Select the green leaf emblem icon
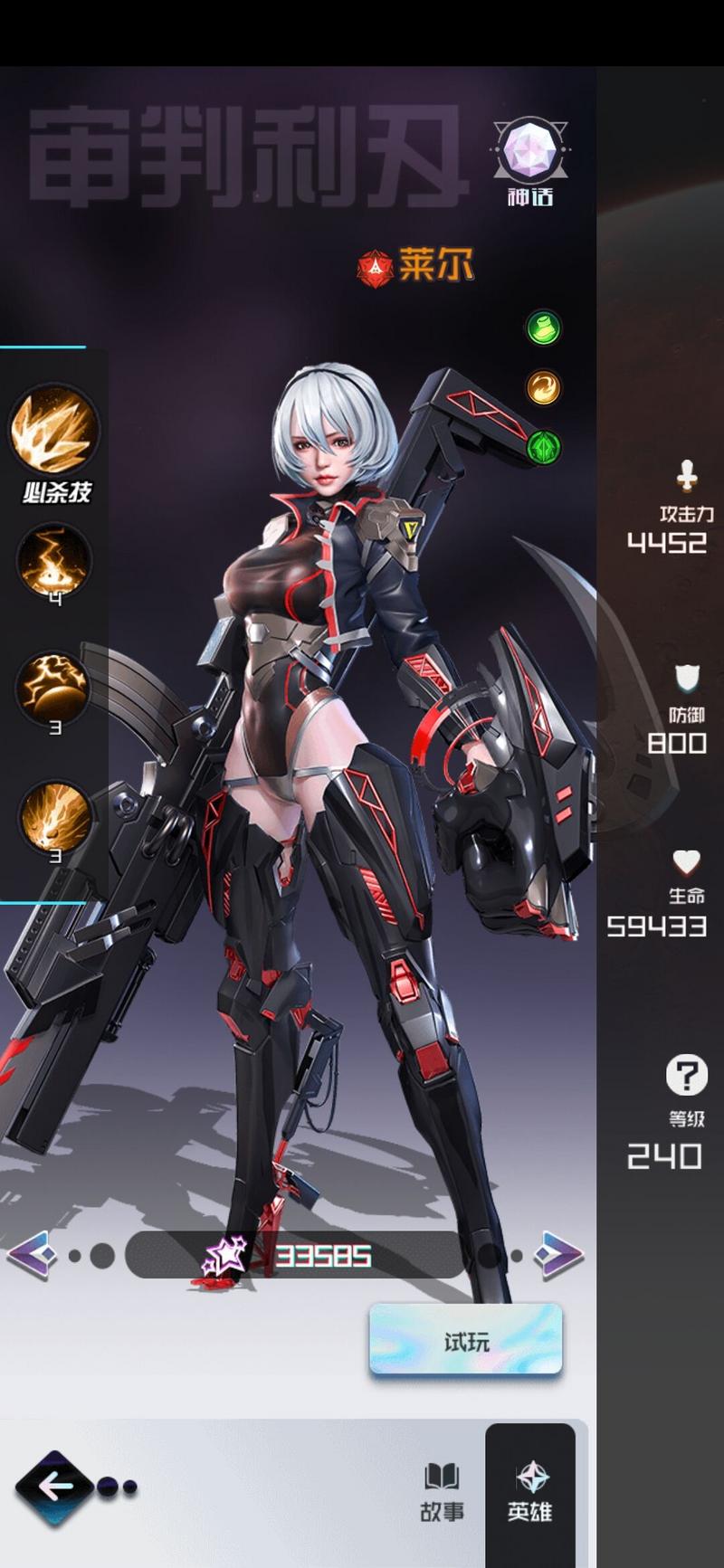The image size is (724, 1568). pyautogui.click(x=544, y=447)
